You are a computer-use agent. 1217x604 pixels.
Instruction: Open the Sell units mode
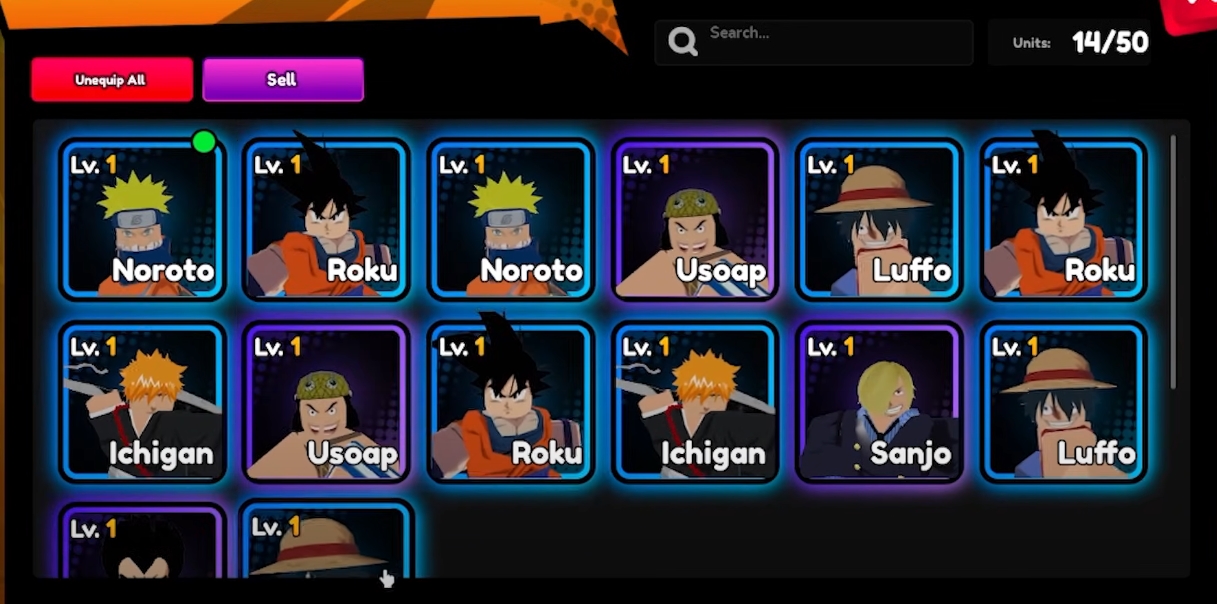click(x=282, y=80)
